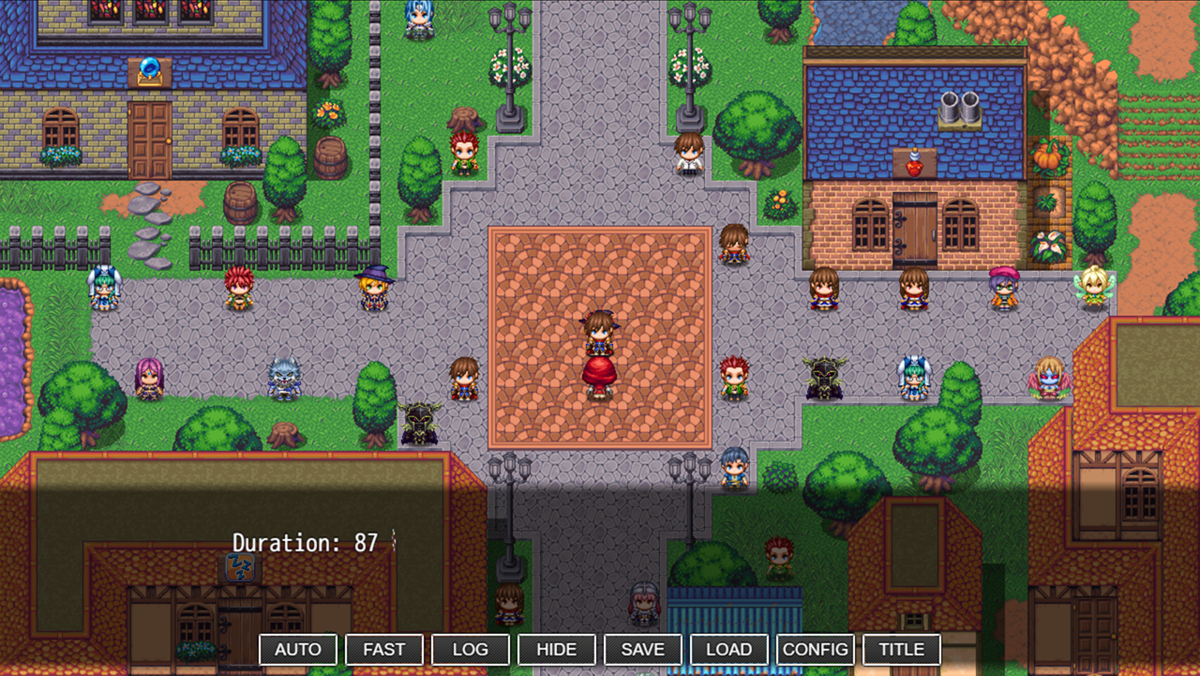Enable AUTO text advance
Image resolution: width=1200 pixels, height=676 pixels.
click(298, 649)
